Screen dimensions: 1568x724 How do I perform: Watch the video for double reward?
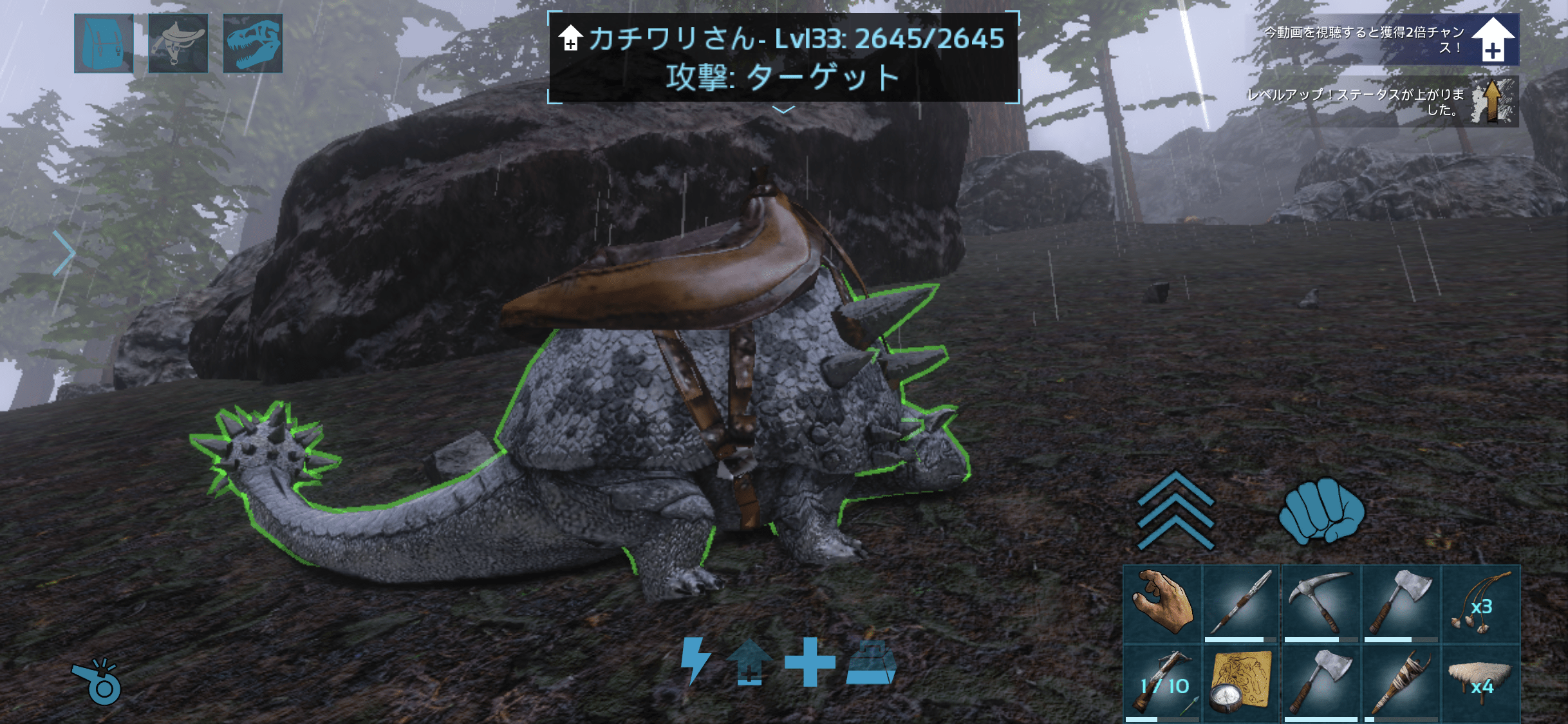click(1384, 39)
